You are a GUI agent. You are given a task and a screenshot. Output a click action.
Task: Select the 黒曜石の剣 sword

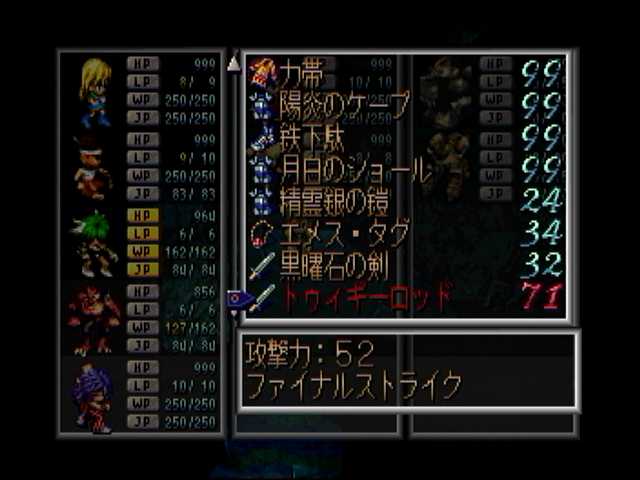pyautogui.click(x=330, y=267)
